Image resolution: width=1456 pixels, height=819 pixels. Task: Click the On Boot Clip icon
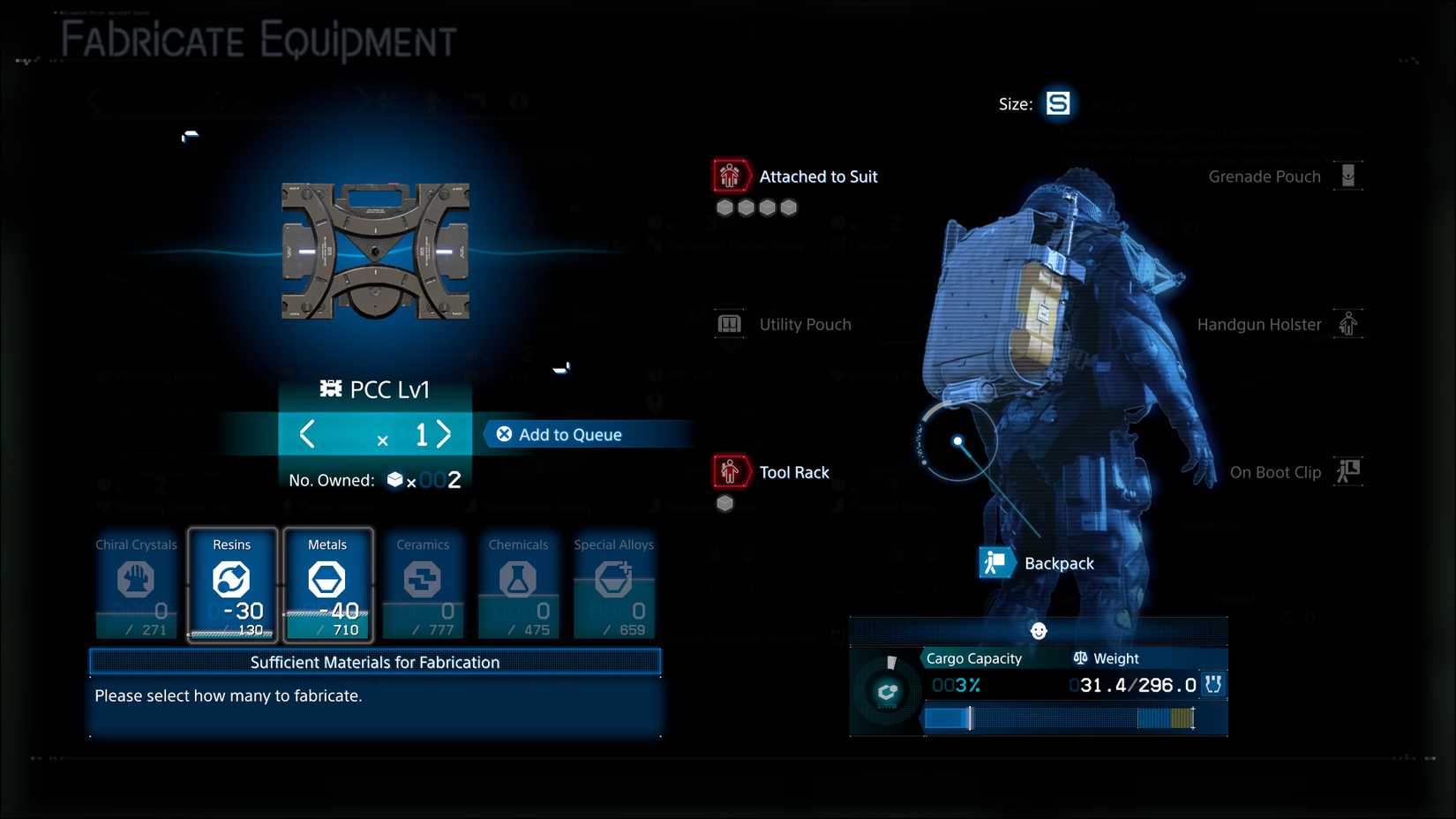click(x=1348, y=471)
